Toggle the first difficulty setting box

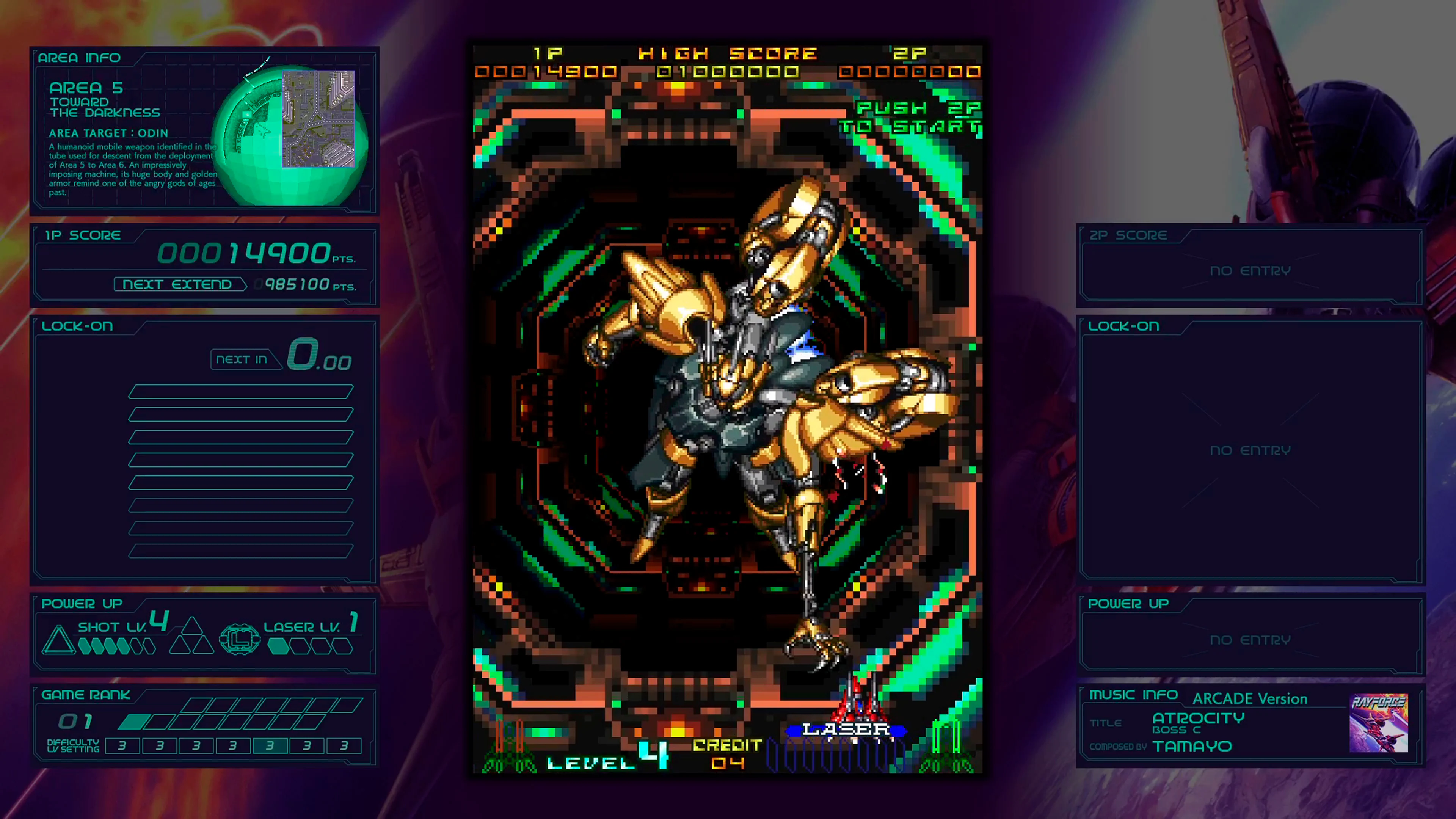click(122, 745)
